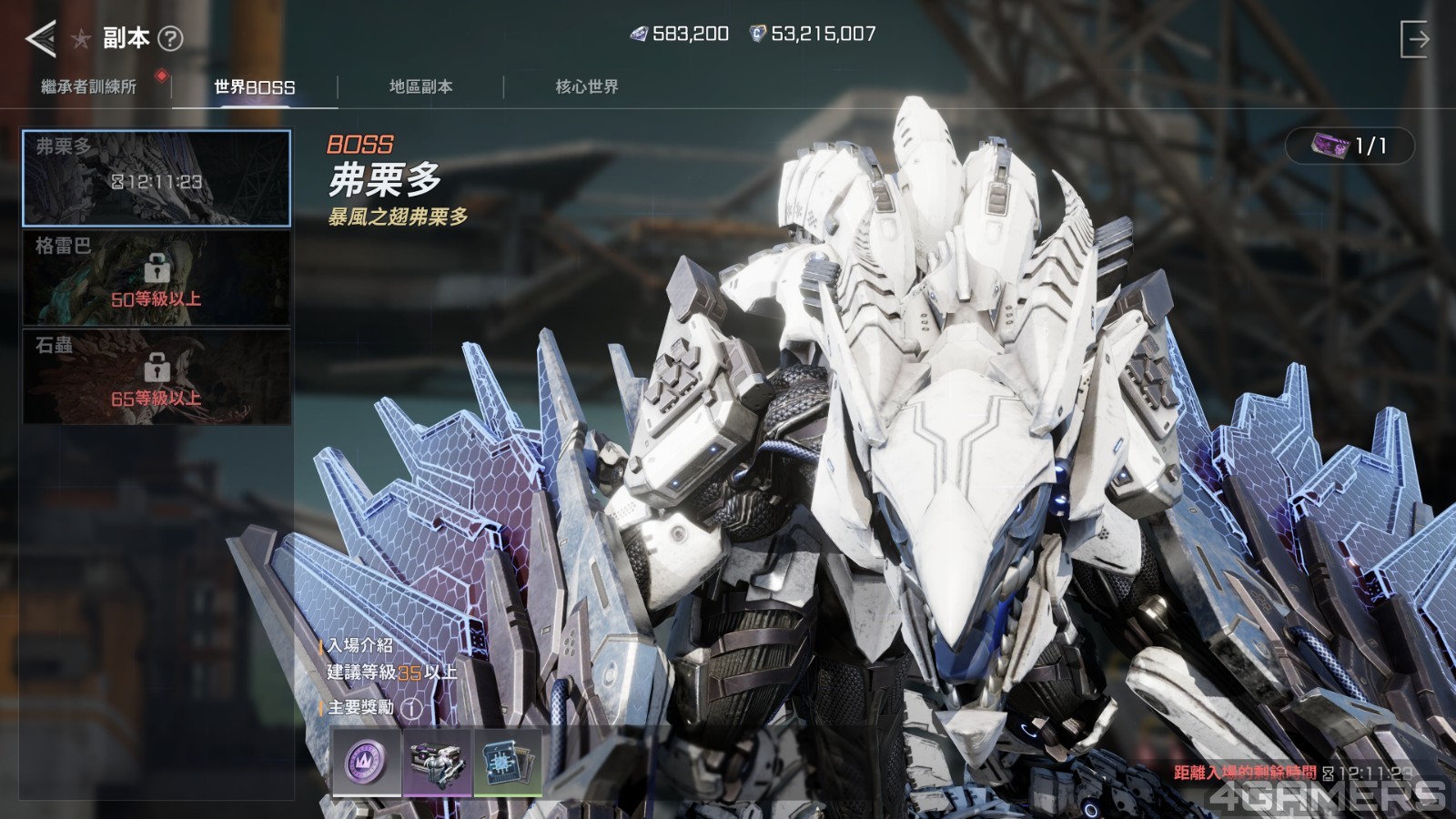1456x819 pixels.
Task: Inspect the treasure chest reward
Action: pos(437,762)
